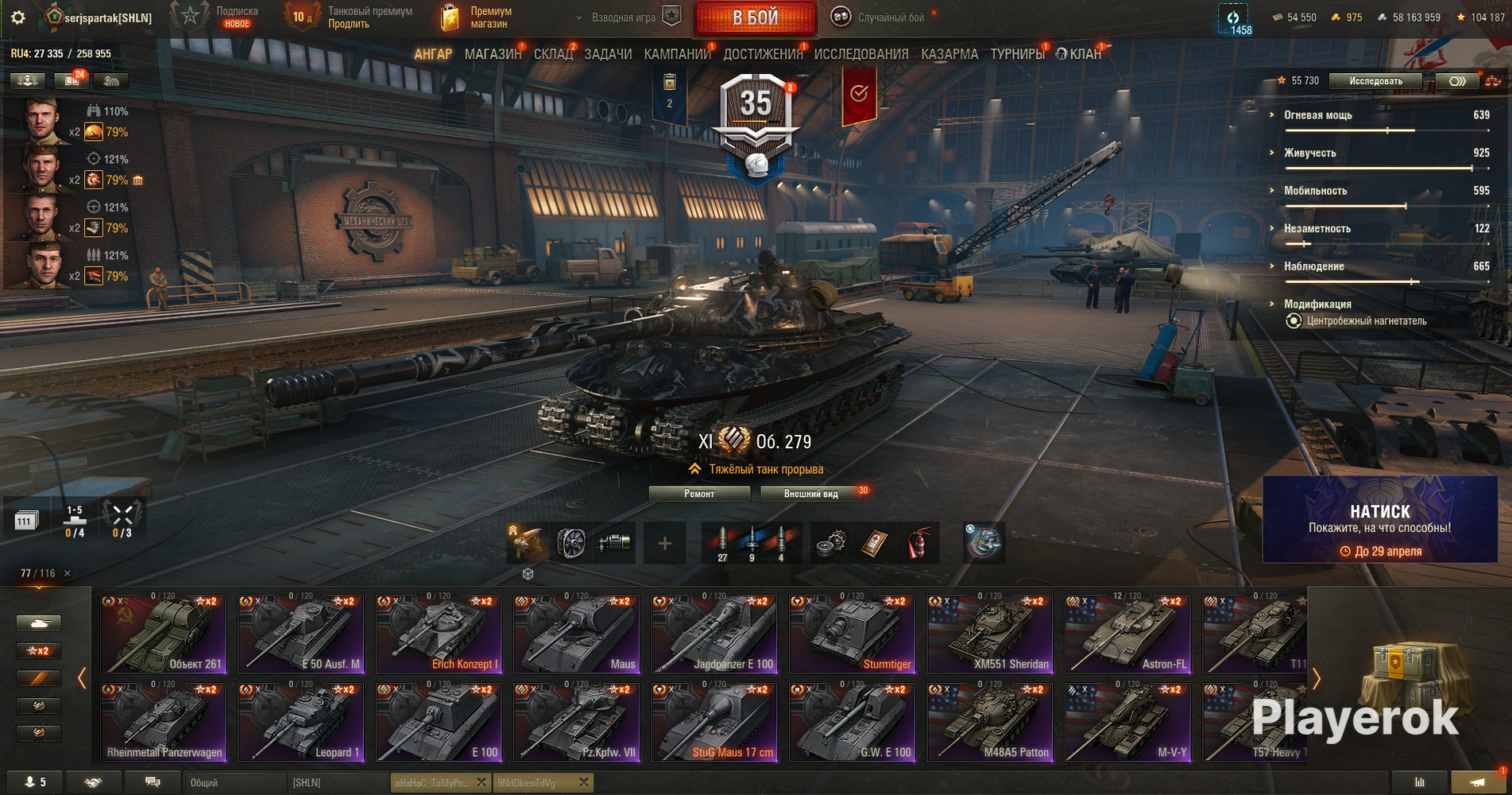Select the Leopard 1 tank card
Image resolution: width=1512 pixels, height=795 pixels.
click(301, 723)
